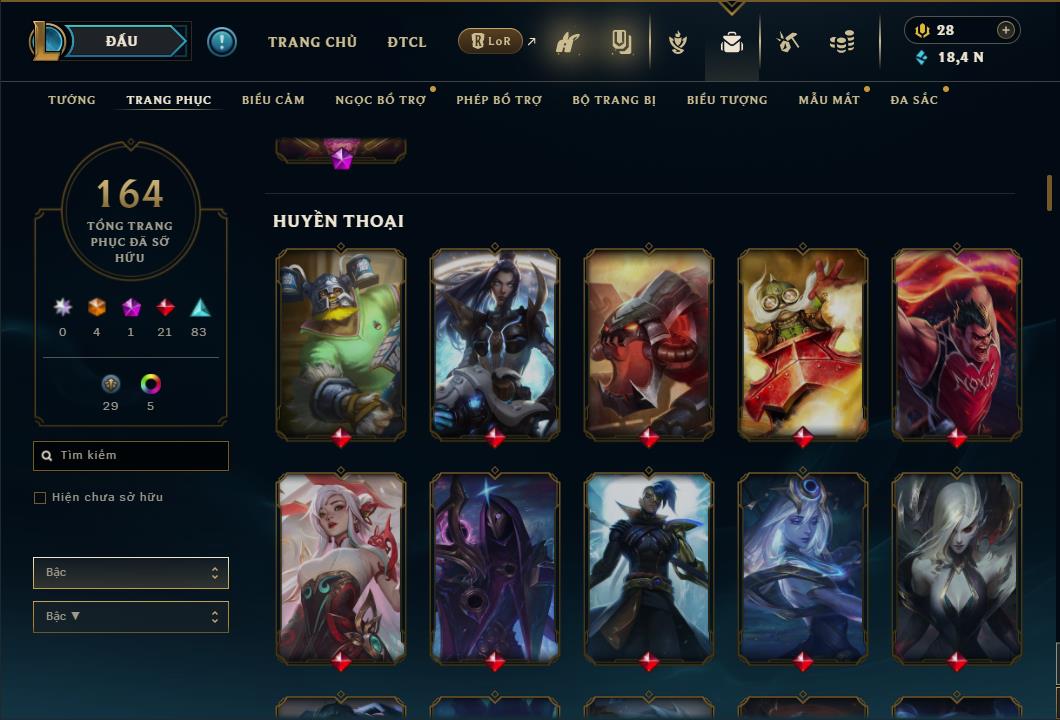Click the ĐẤU play button
The width and height of the screenshot is (1060, 720).
click(x=122, y=41)
